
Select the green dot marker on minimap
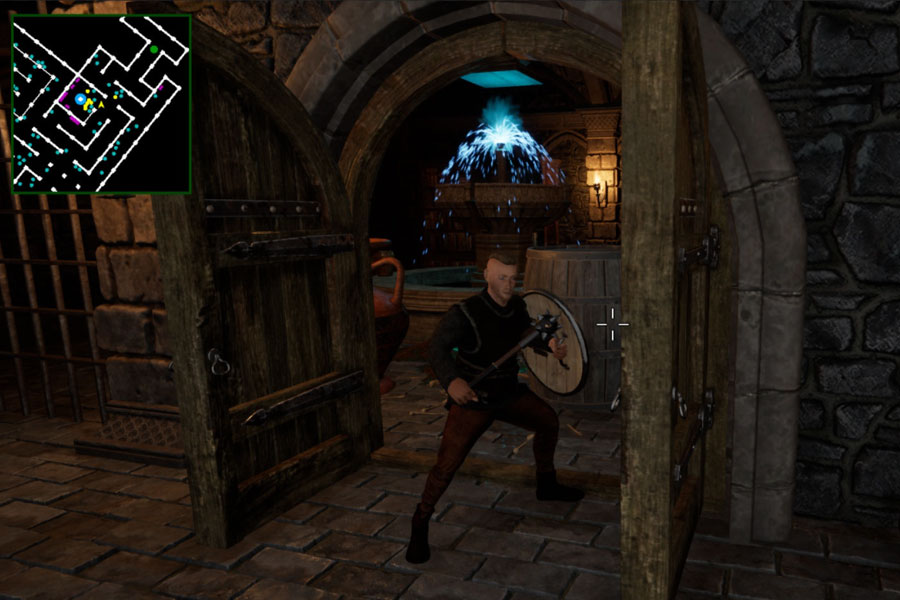pos(154,49)
